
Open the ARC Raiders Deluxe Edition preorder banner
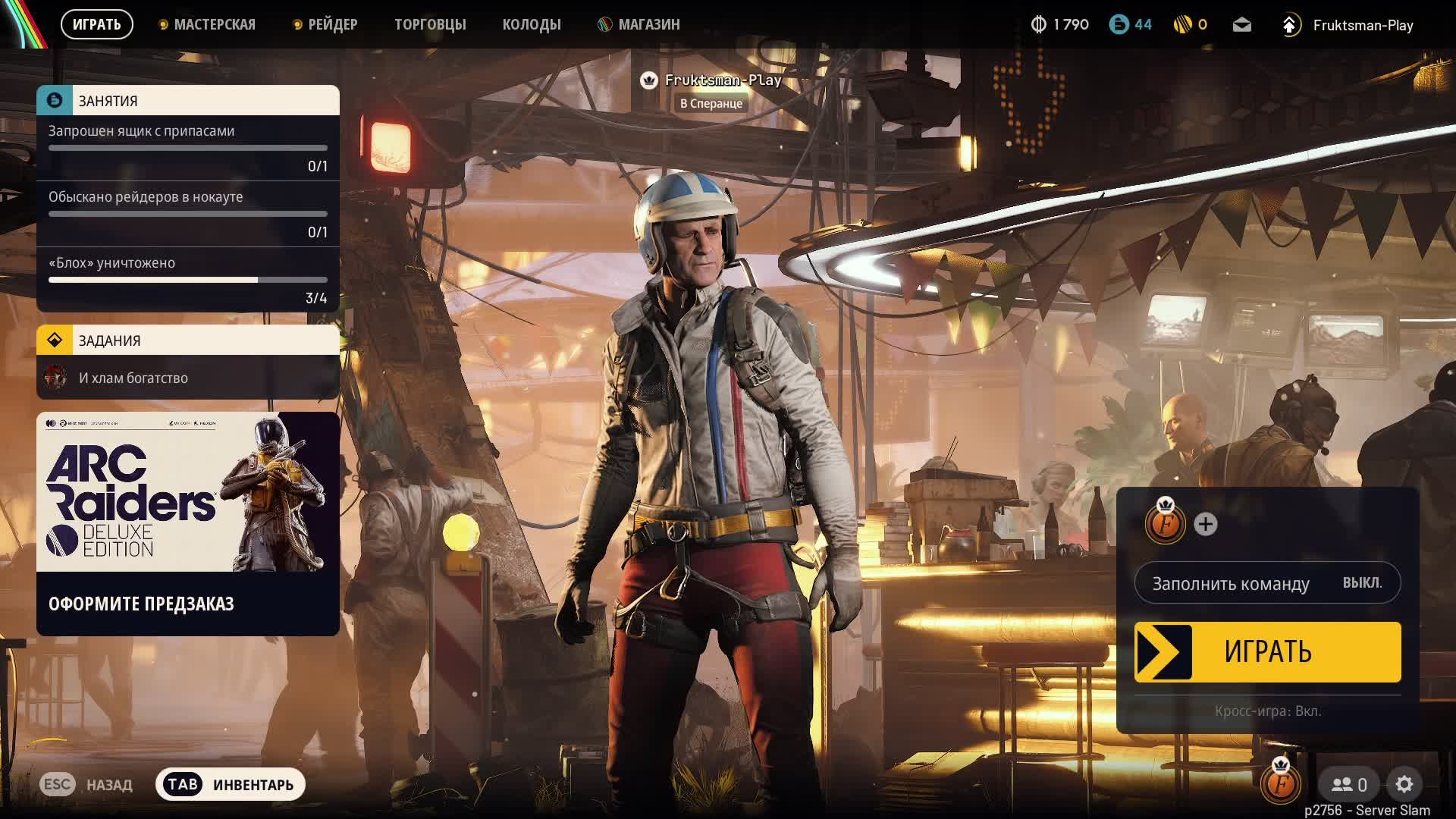(188, 523)
